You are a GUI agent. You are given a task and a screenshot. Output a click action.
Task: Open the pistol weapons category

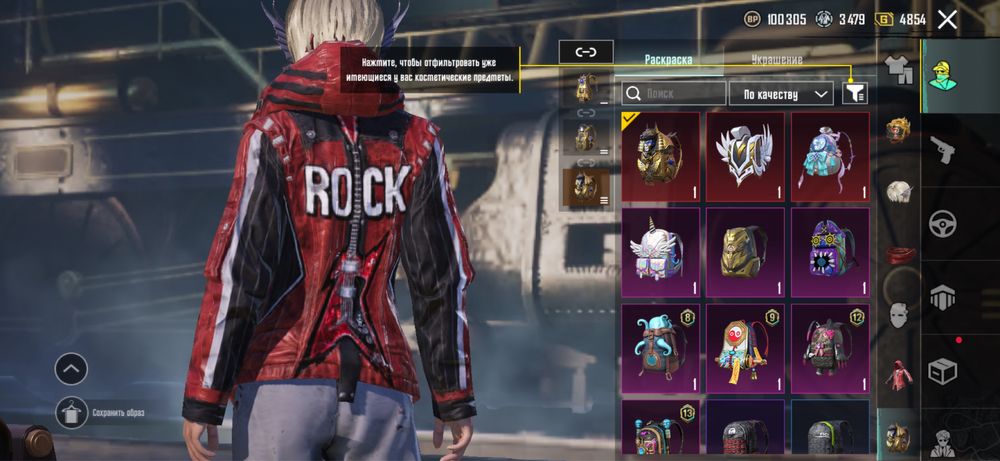point(943,149)
